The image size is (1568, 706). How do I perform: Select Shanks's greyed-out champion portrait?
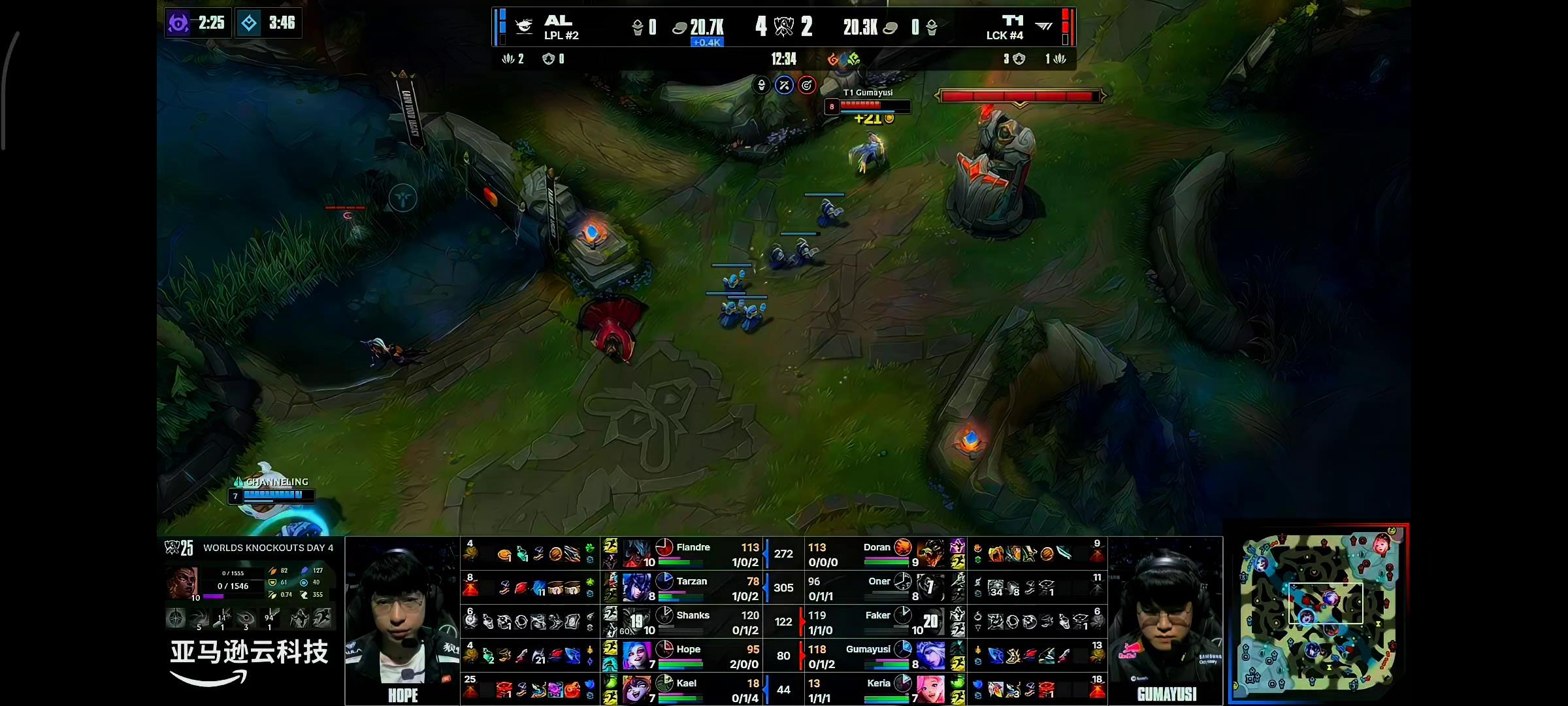(637, 621)
